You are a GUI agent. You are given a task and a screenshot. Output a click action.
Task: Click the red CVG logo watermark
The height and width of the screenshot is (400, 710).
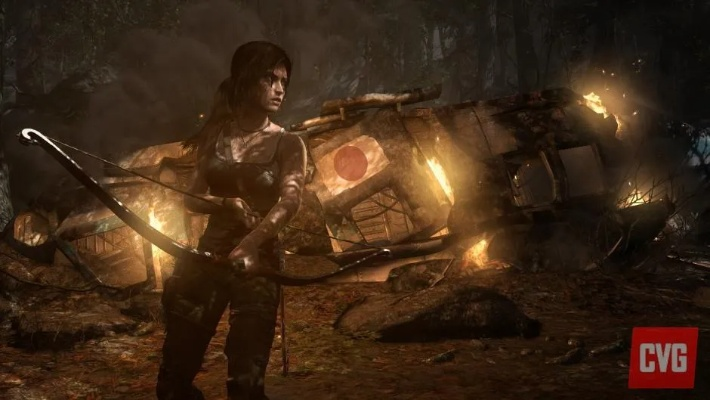[661, 356]
